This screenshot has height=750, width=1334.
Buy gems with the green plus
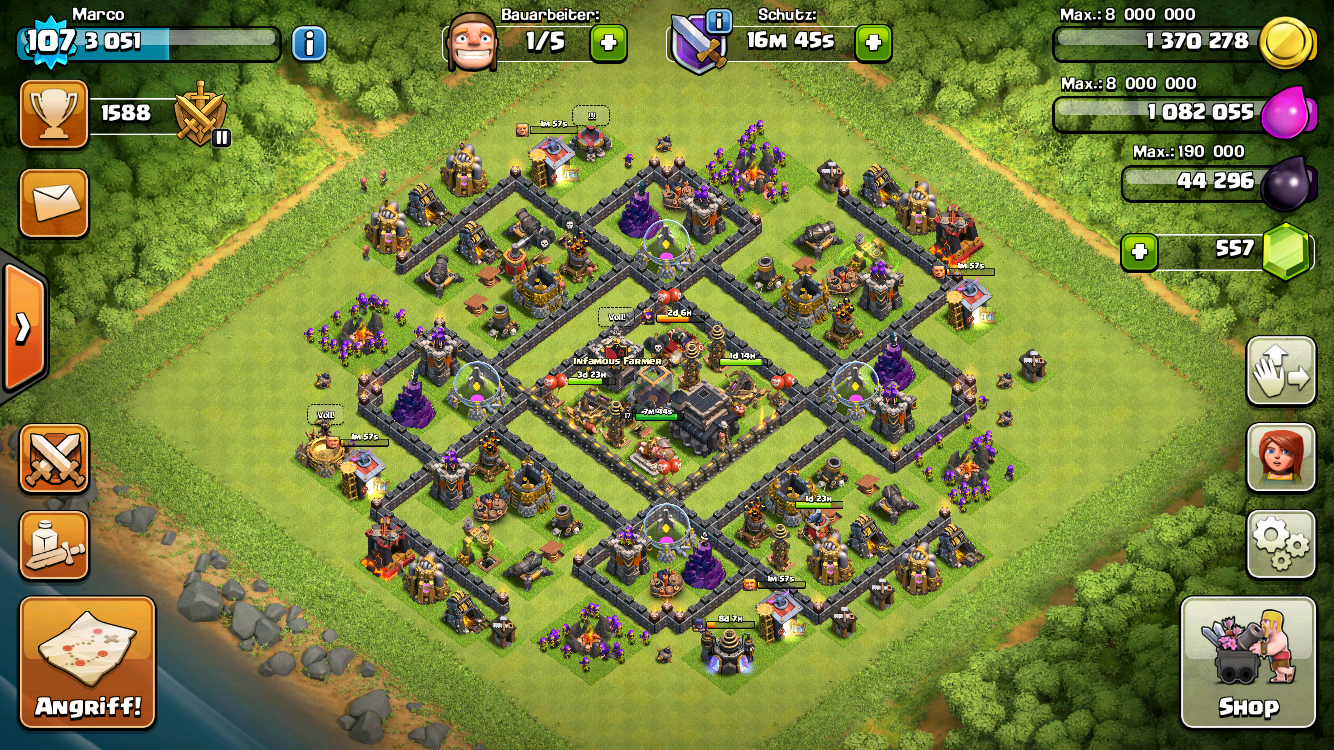coord(1139,252)
